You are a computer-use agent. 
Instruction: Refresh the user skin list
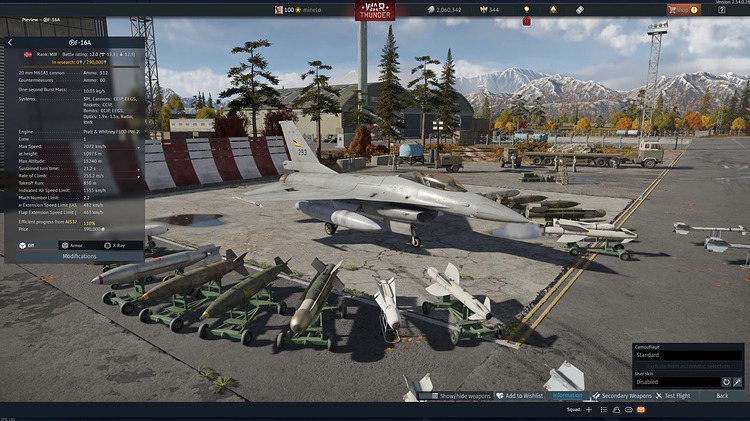click(x=724, y=381)
